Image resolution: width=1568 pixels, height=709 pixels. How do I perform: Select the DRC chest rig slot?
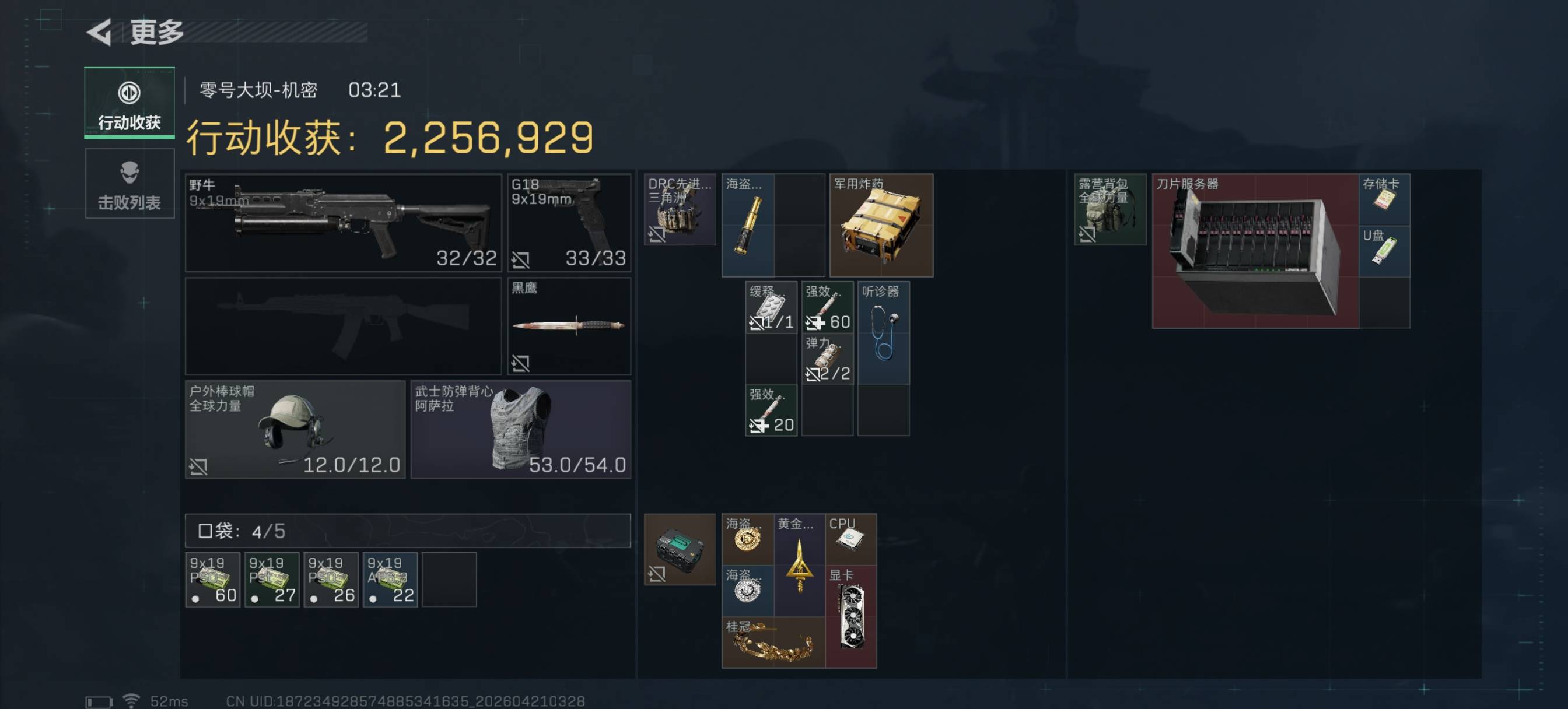coord(680,209)
